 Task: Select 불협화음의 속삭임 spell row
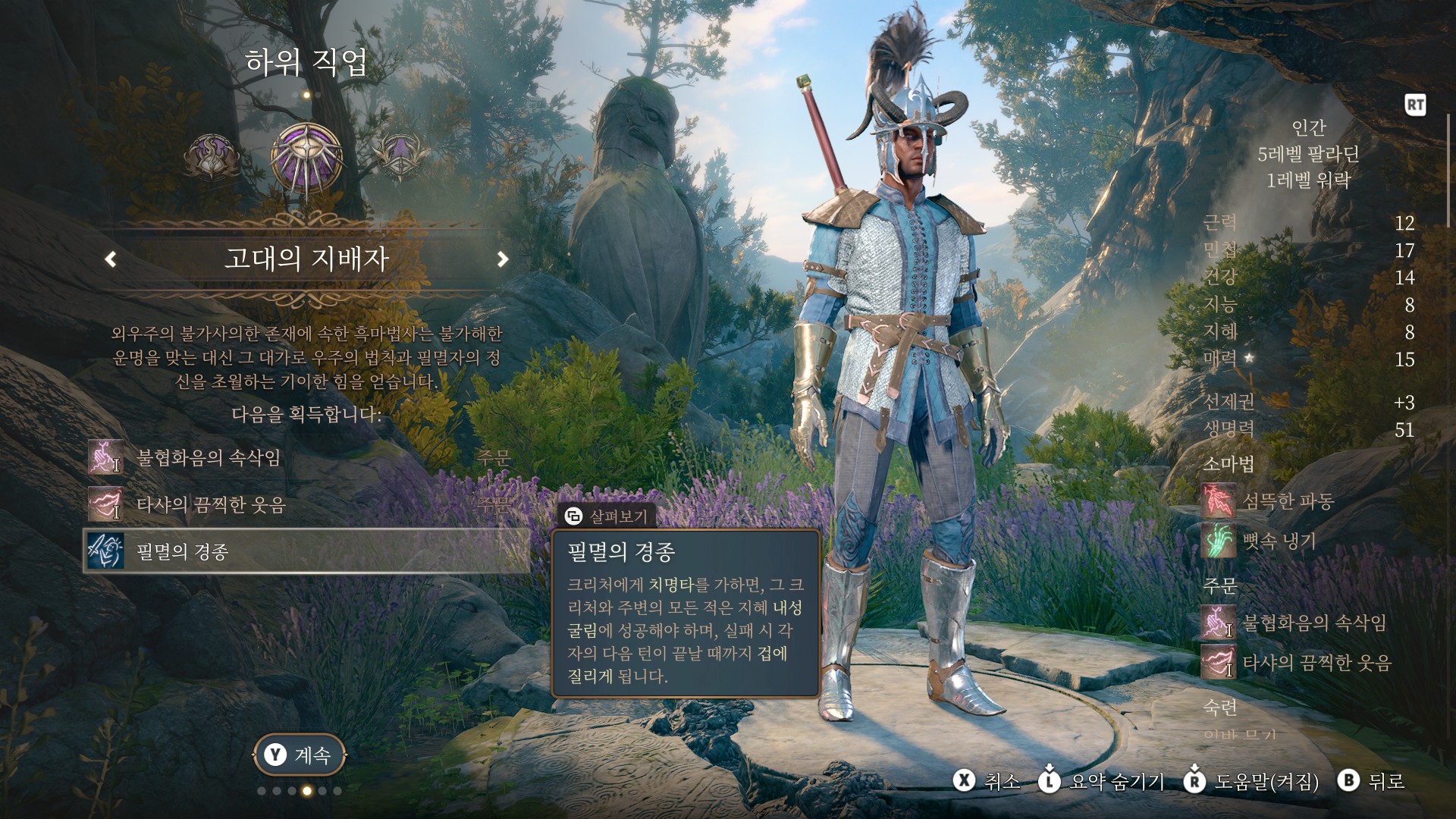[303, 458]
